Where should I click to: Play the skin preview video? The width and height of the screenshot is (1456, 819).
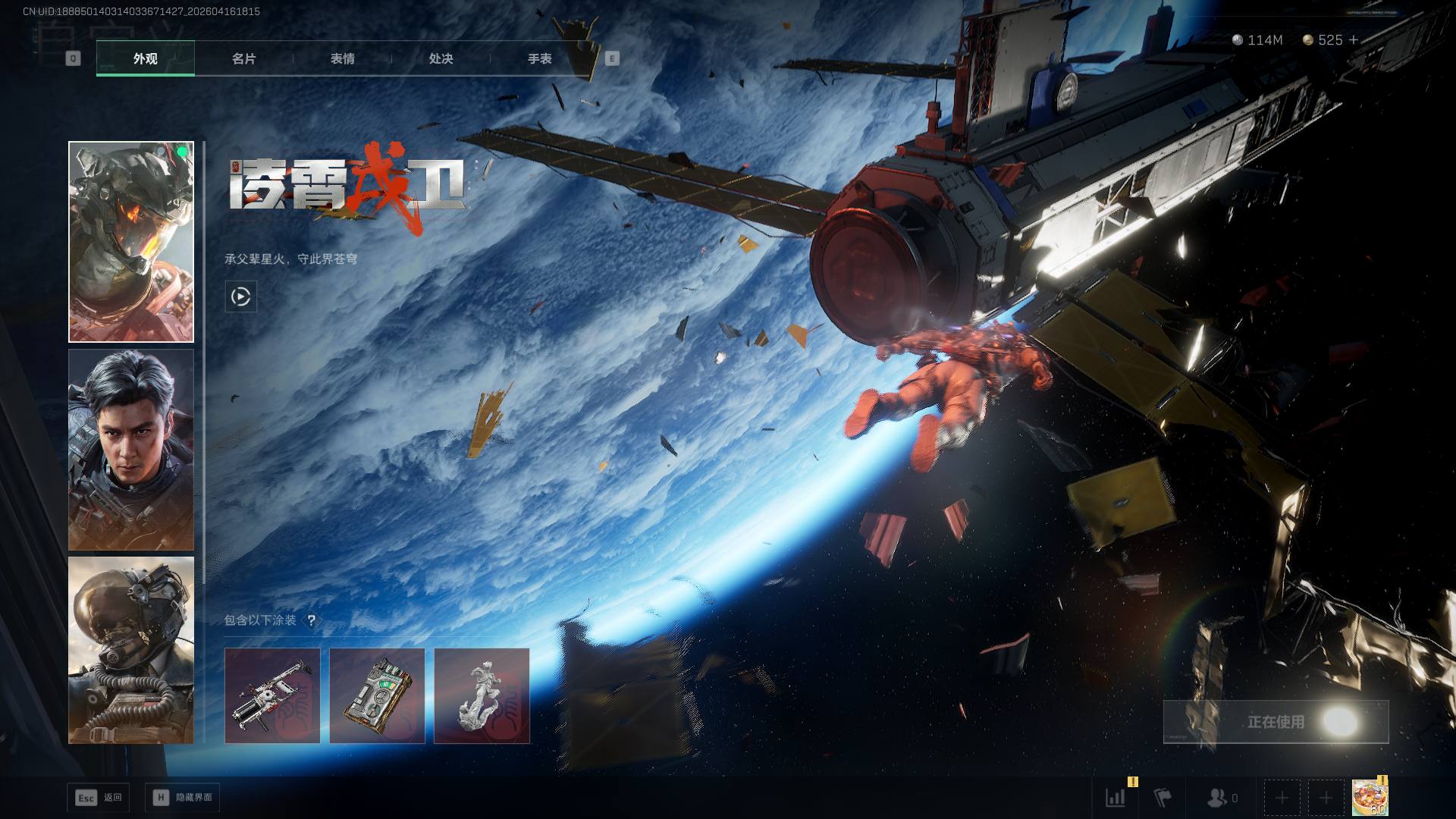[x=241, y=297]
